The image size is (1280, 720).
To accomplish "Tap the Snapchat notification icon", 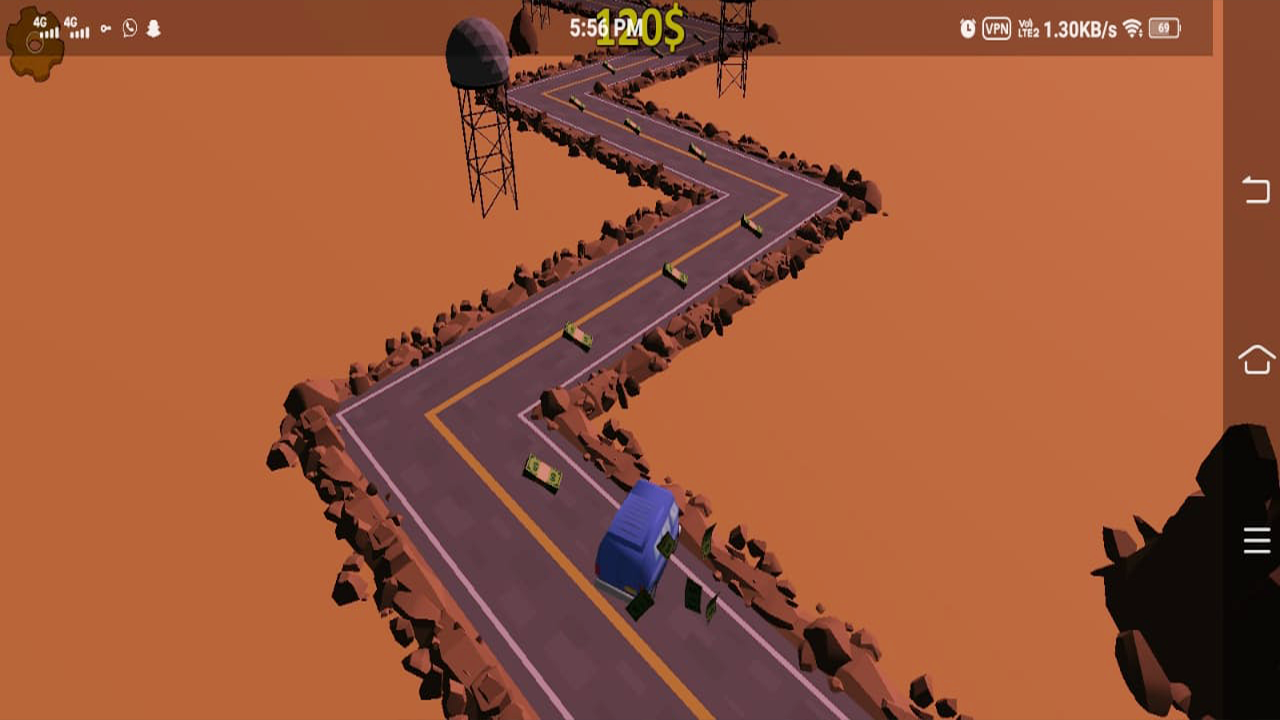I will pyautogui.click(x=153, y=28).
